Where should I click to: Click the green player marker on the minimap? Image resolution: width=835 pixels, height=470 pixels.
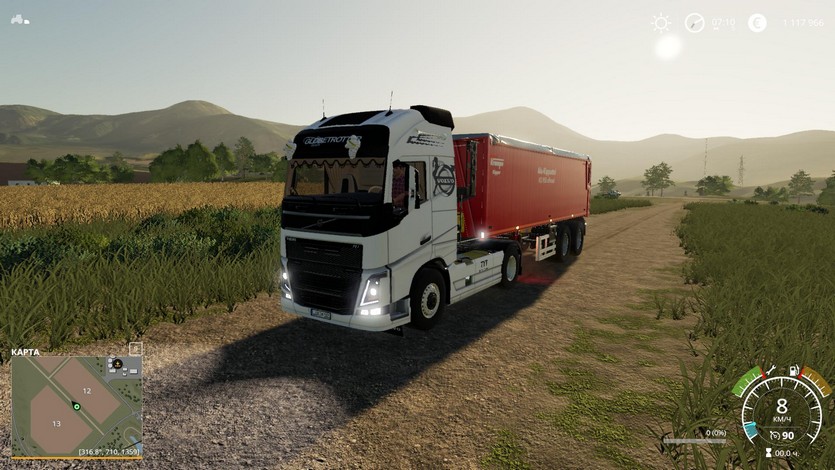tap(76, 407)
